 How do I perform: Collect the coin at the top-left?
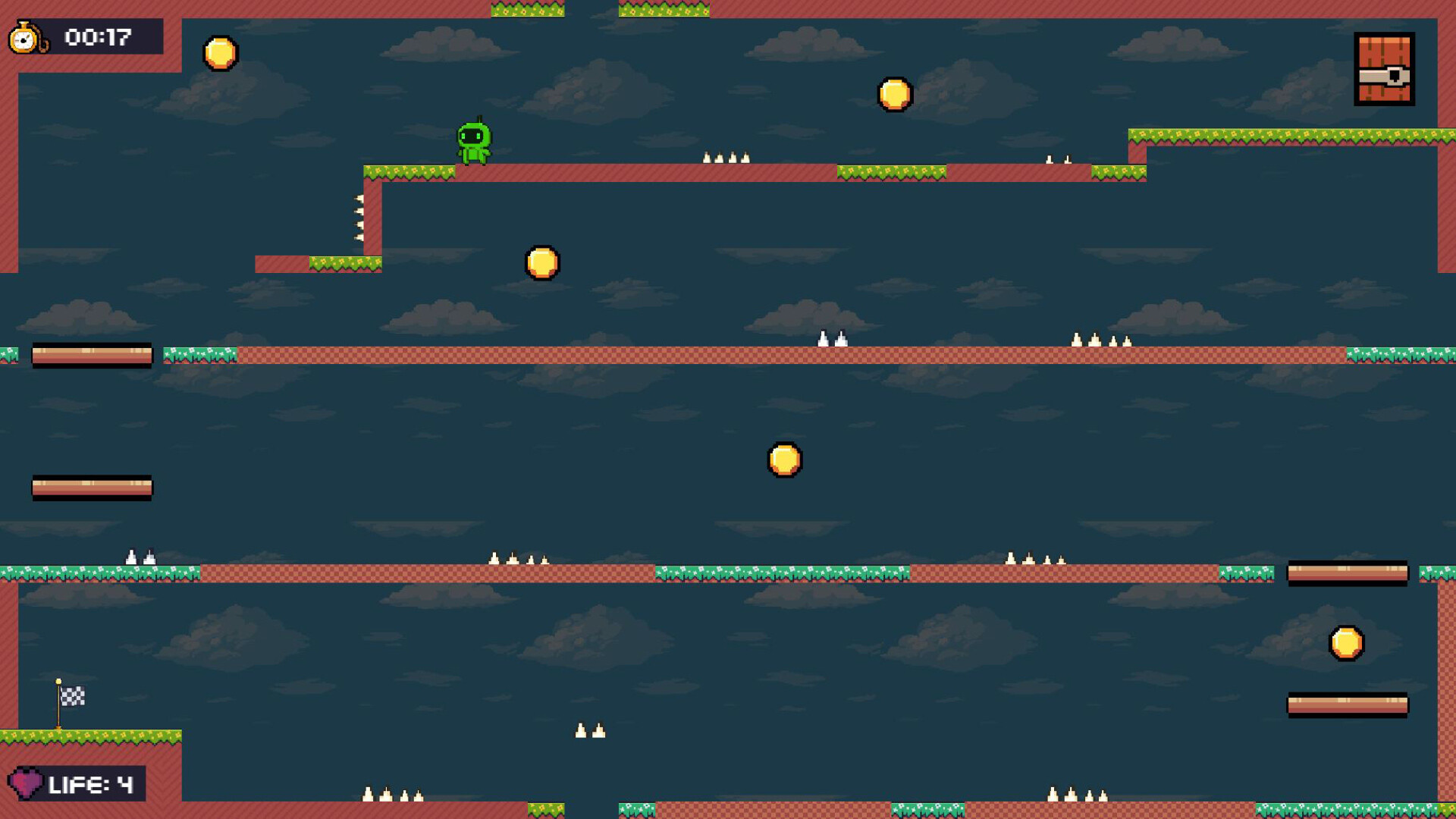pos(219,52)
